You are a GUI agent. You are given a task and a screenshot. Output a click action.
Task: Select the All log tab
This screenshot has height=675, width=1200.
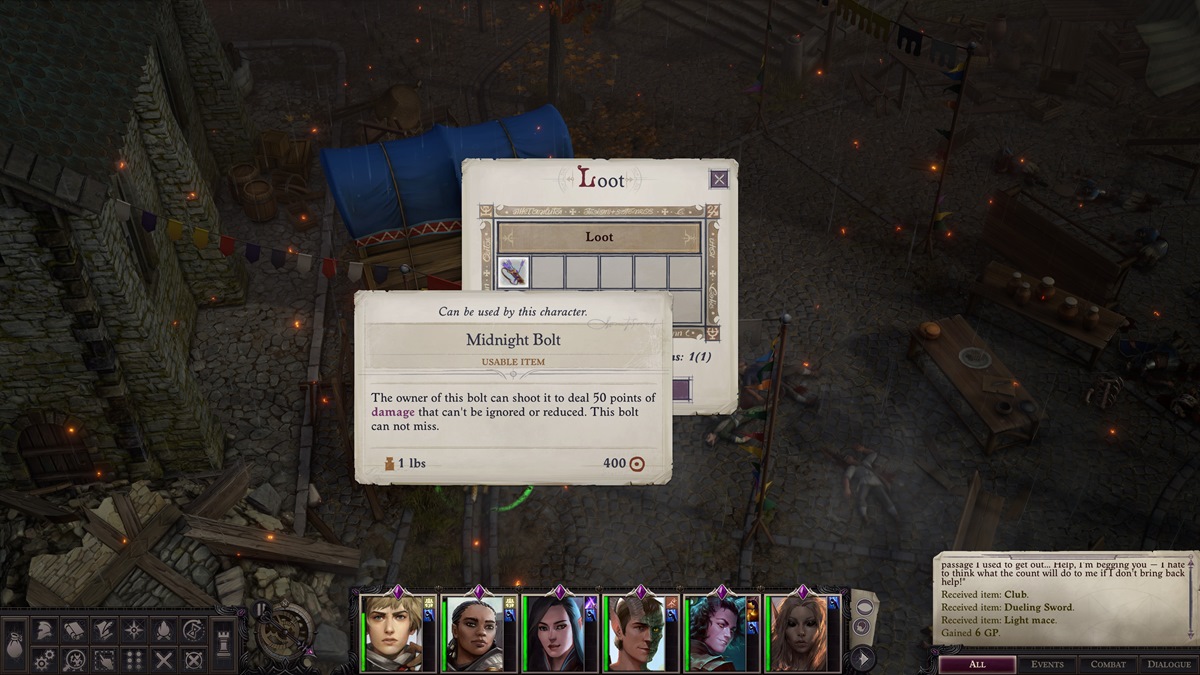tap(977, 664)
